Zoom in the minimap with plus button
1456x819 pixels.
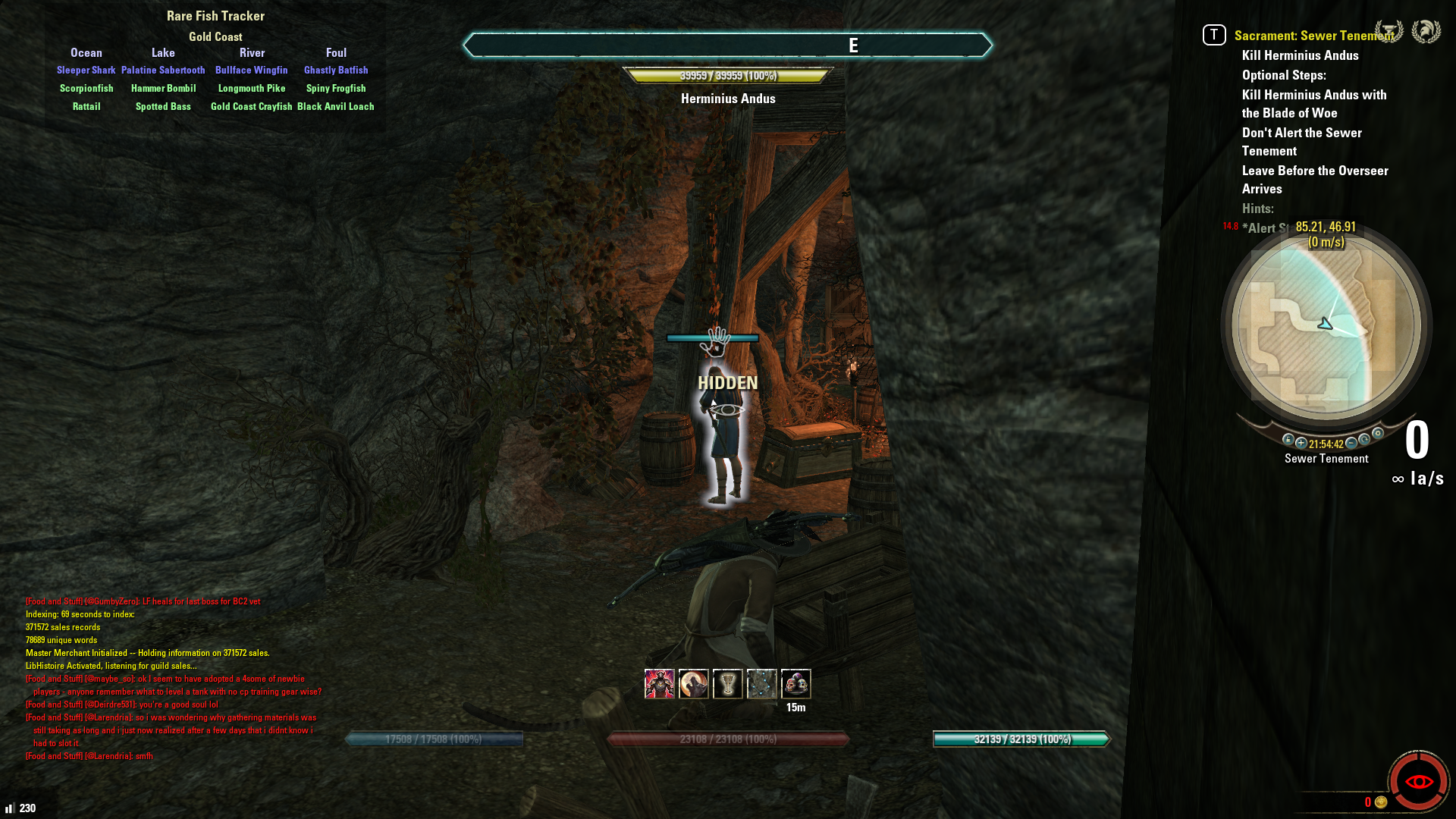pyautogui.click(x=1301, y=443)
